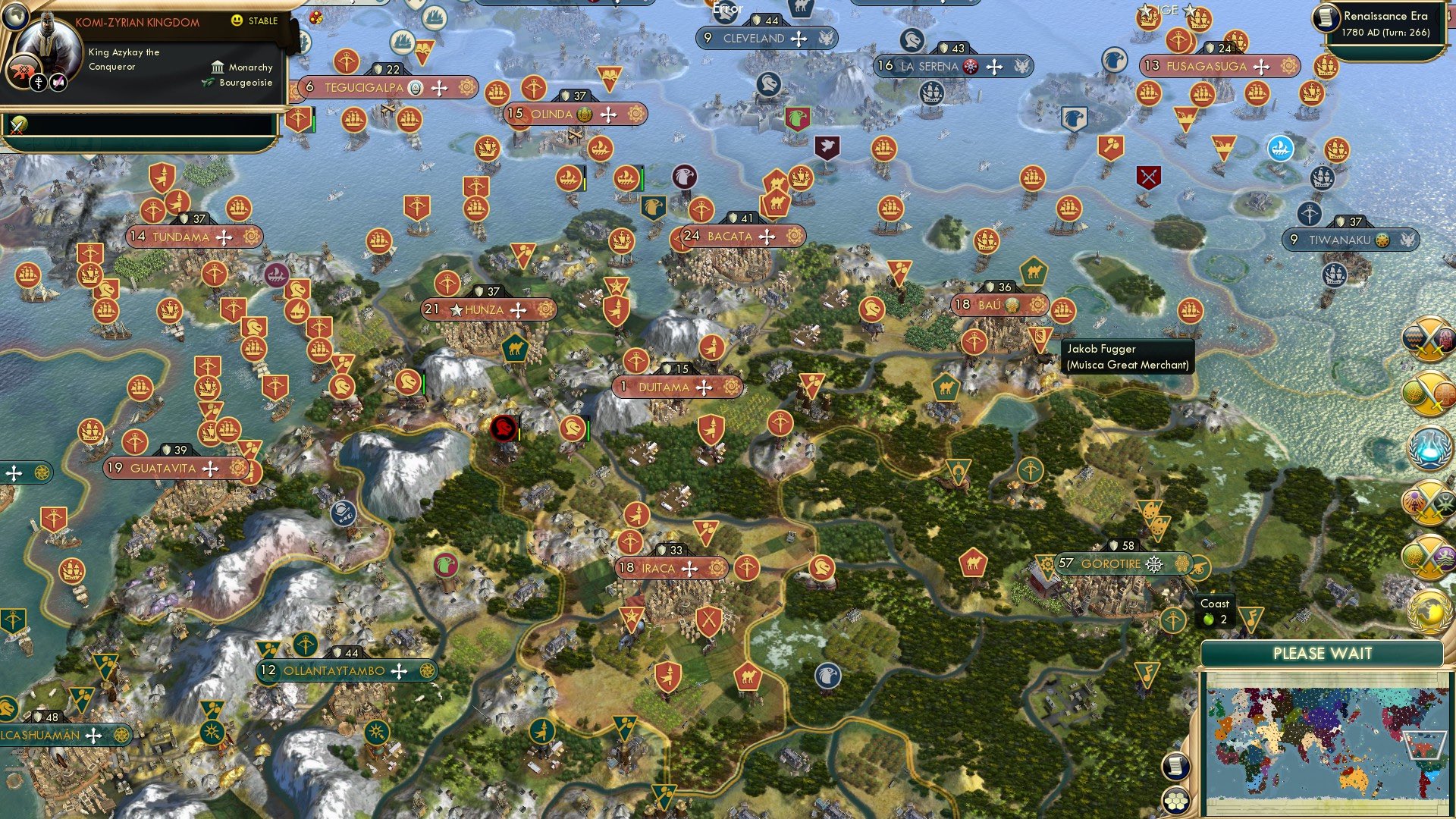Click the STABLE happiness smiley indicator
This screenshot has height=819, width=1456.
pos(236,20)
